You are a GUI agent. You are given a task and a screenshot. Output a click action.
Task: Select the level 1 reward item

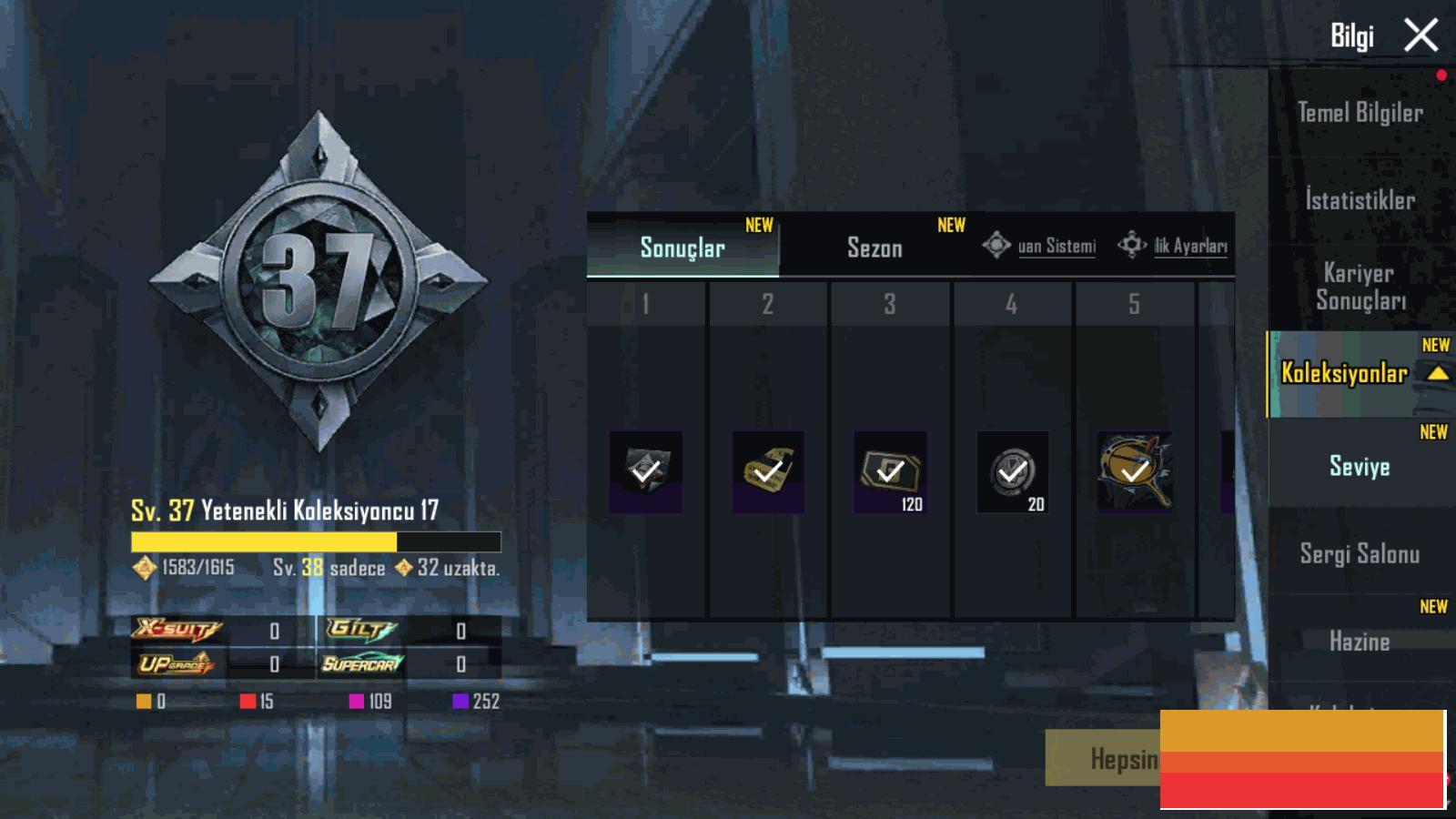tap(646, 471)
